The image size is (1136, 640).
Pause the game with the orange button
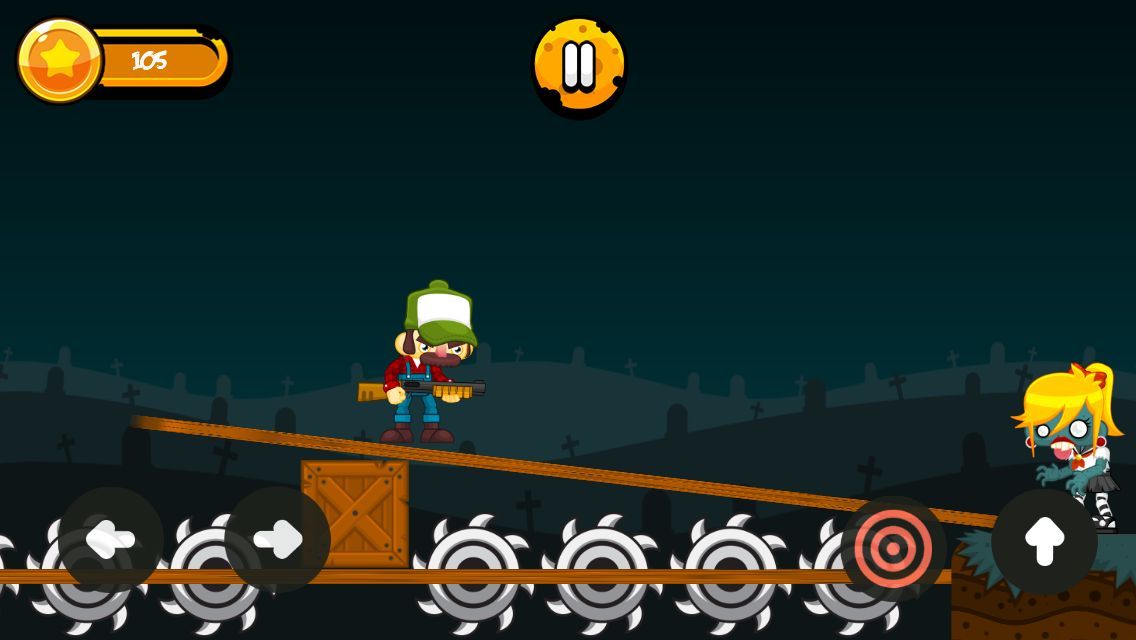(x=579, y=65)
